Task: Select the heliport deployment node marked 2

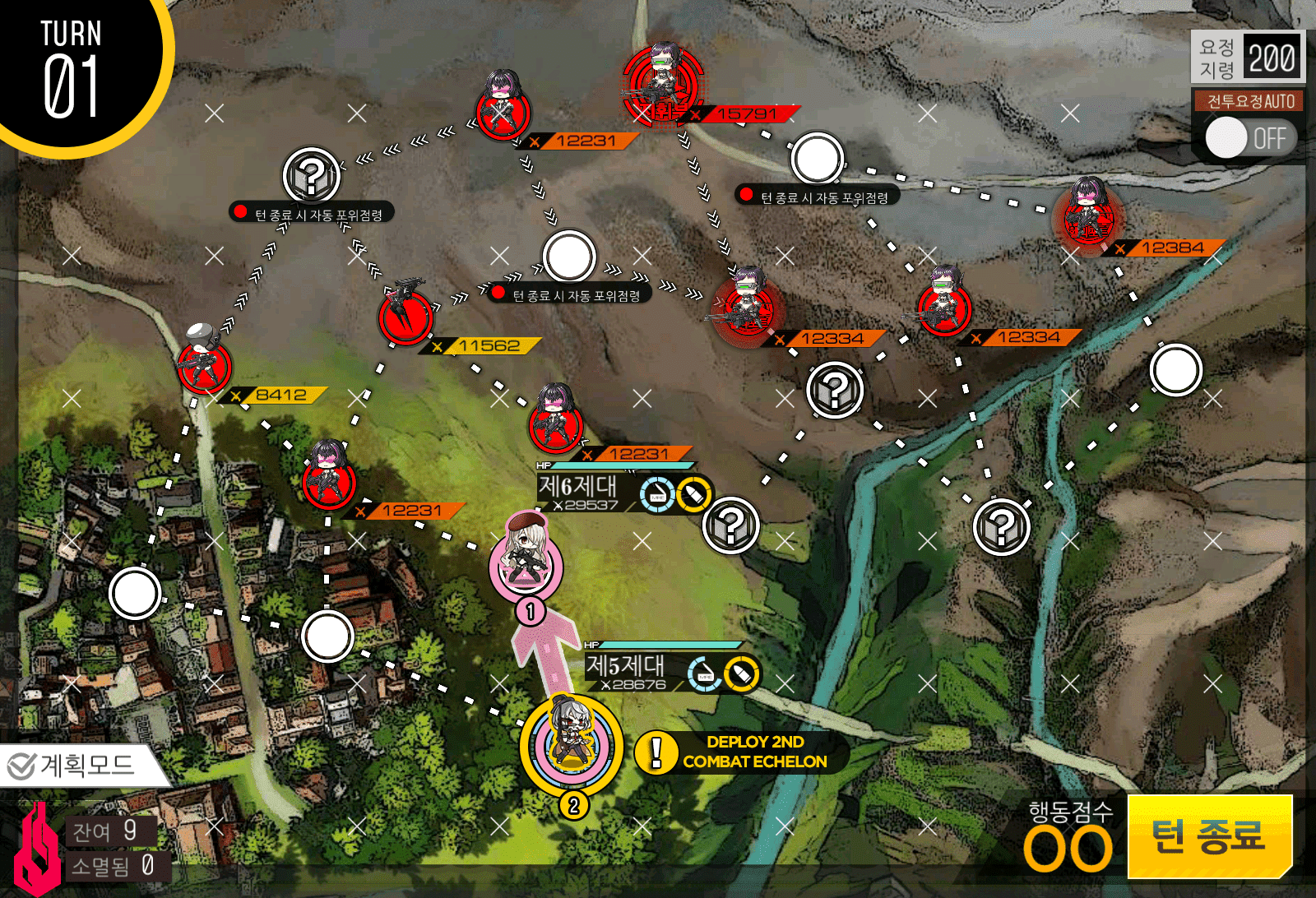Action: (x=574, y=740)
